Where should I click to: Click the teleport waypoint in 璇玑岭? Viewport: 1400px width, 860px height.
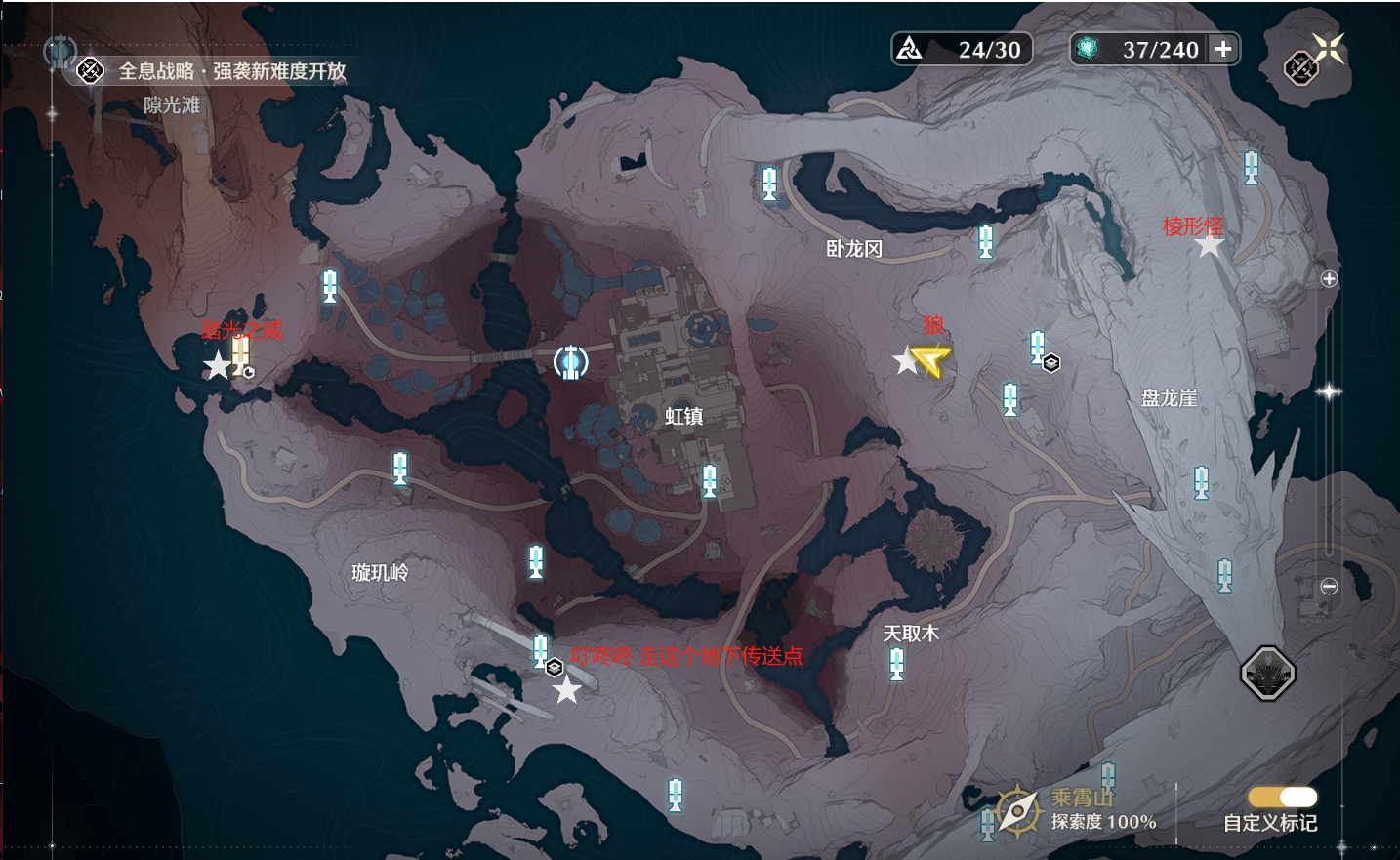click(398, 469)
